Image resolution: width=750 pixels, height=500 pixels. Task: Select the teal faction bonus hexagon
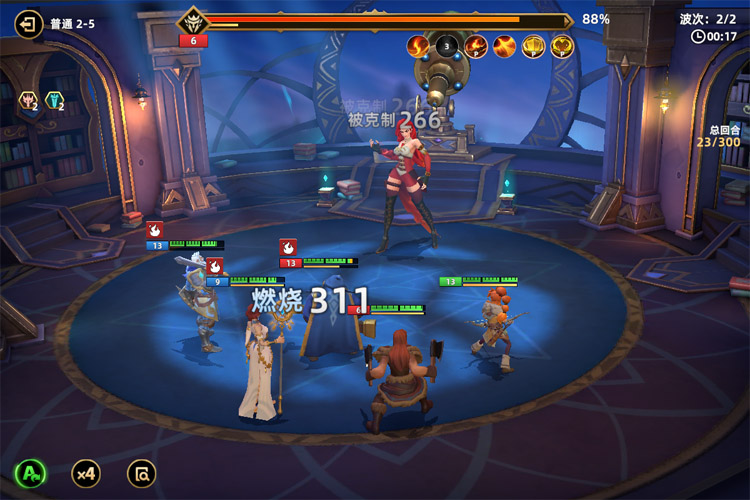55,100
